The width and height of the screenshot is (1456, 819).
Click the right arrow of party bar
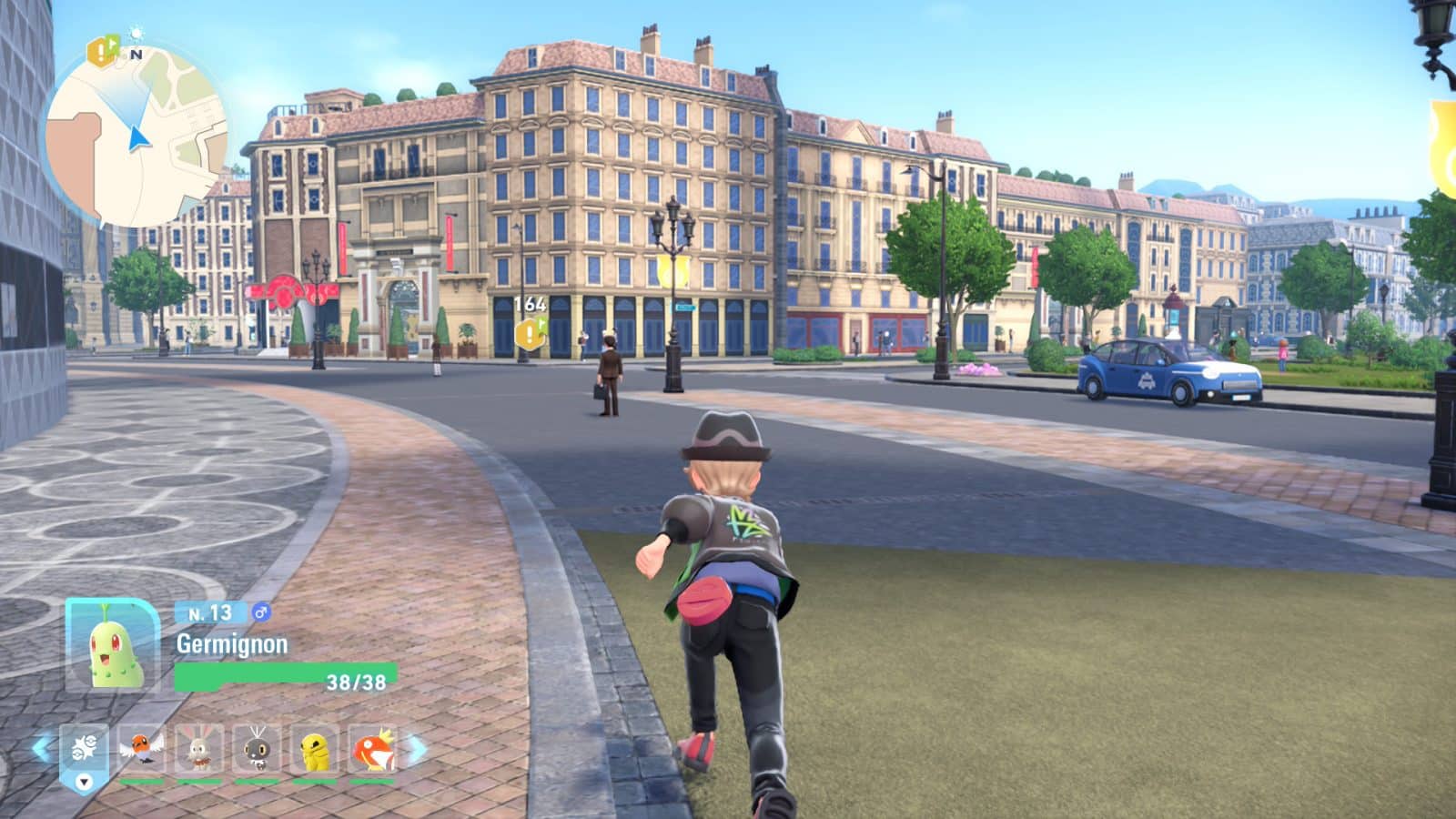click(417, 749)
